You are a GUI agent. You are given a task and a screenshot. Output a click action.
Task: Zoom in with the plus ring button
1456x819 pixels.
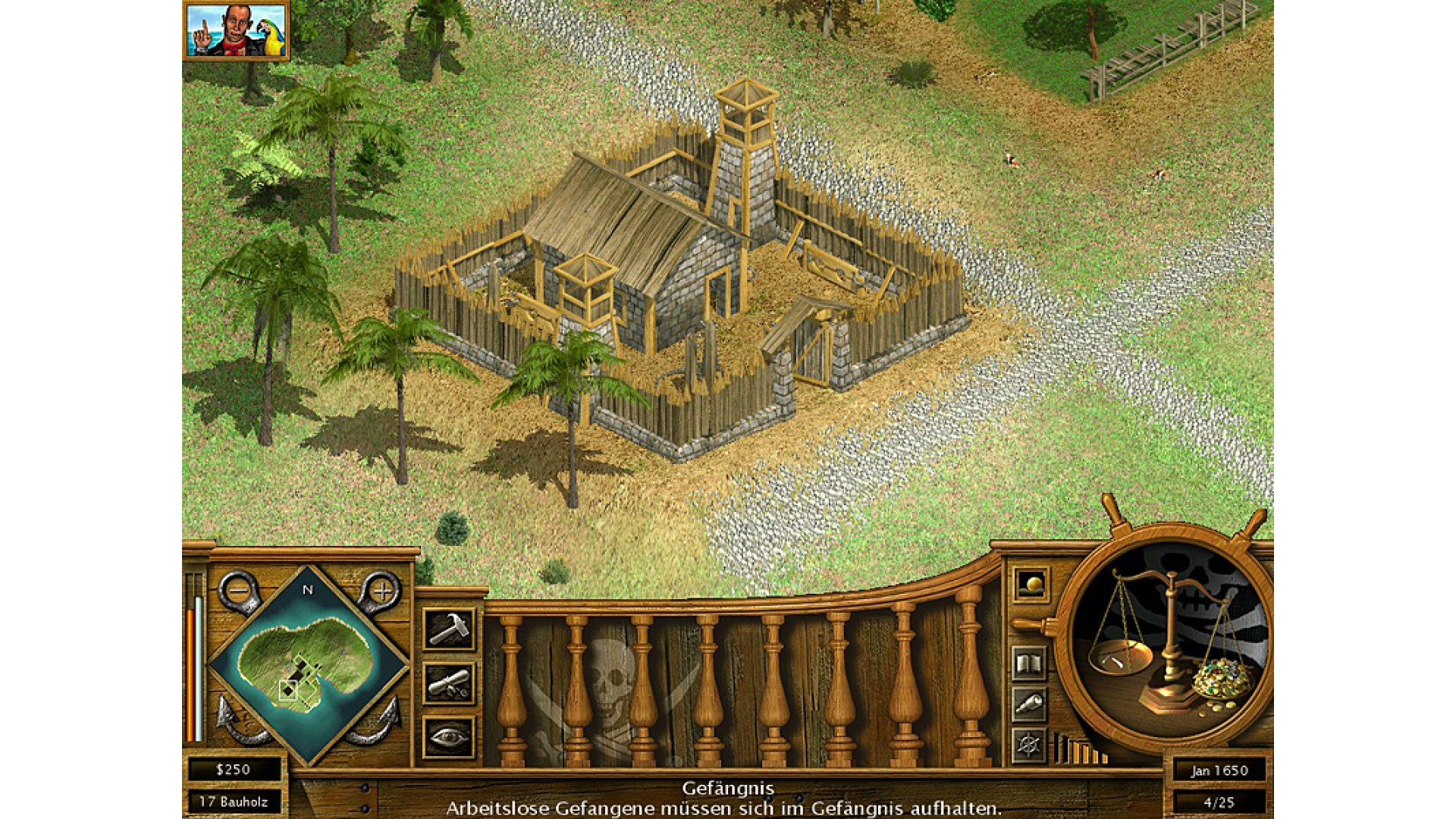pos(381,590)
